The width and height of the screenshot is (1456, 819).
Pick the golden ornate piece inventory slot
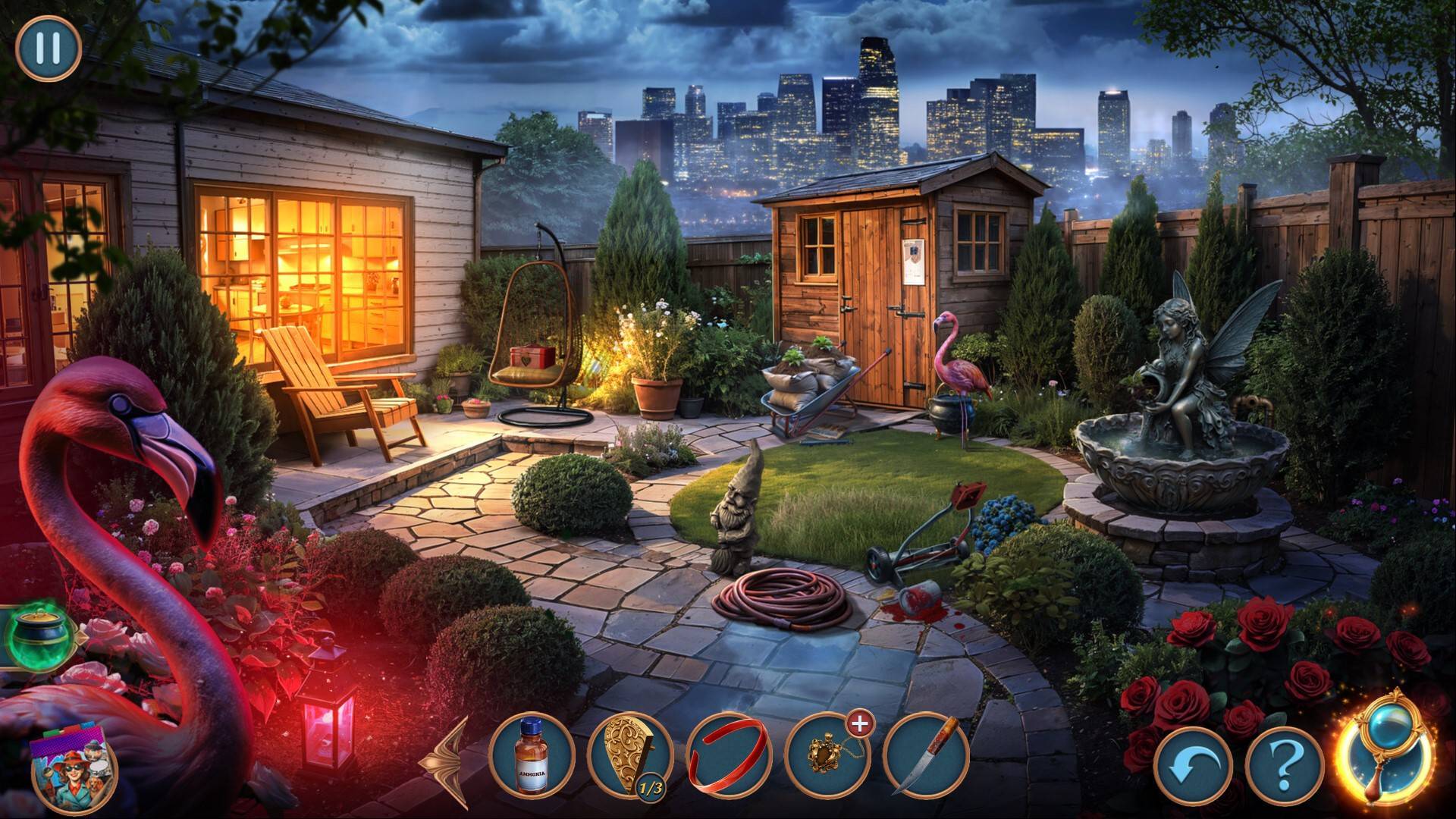point(629,755)
